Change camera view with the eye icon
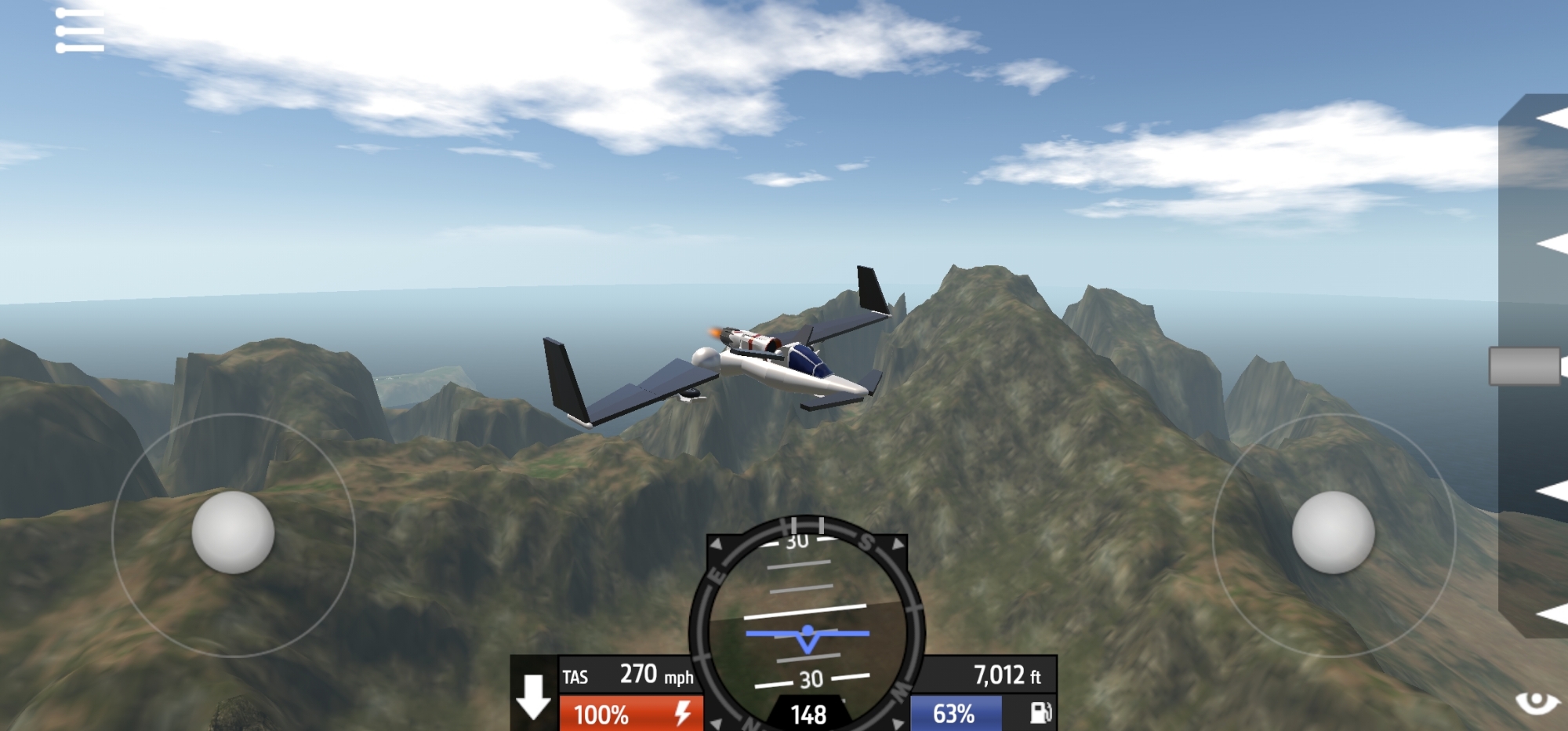 pos(1537,701)
